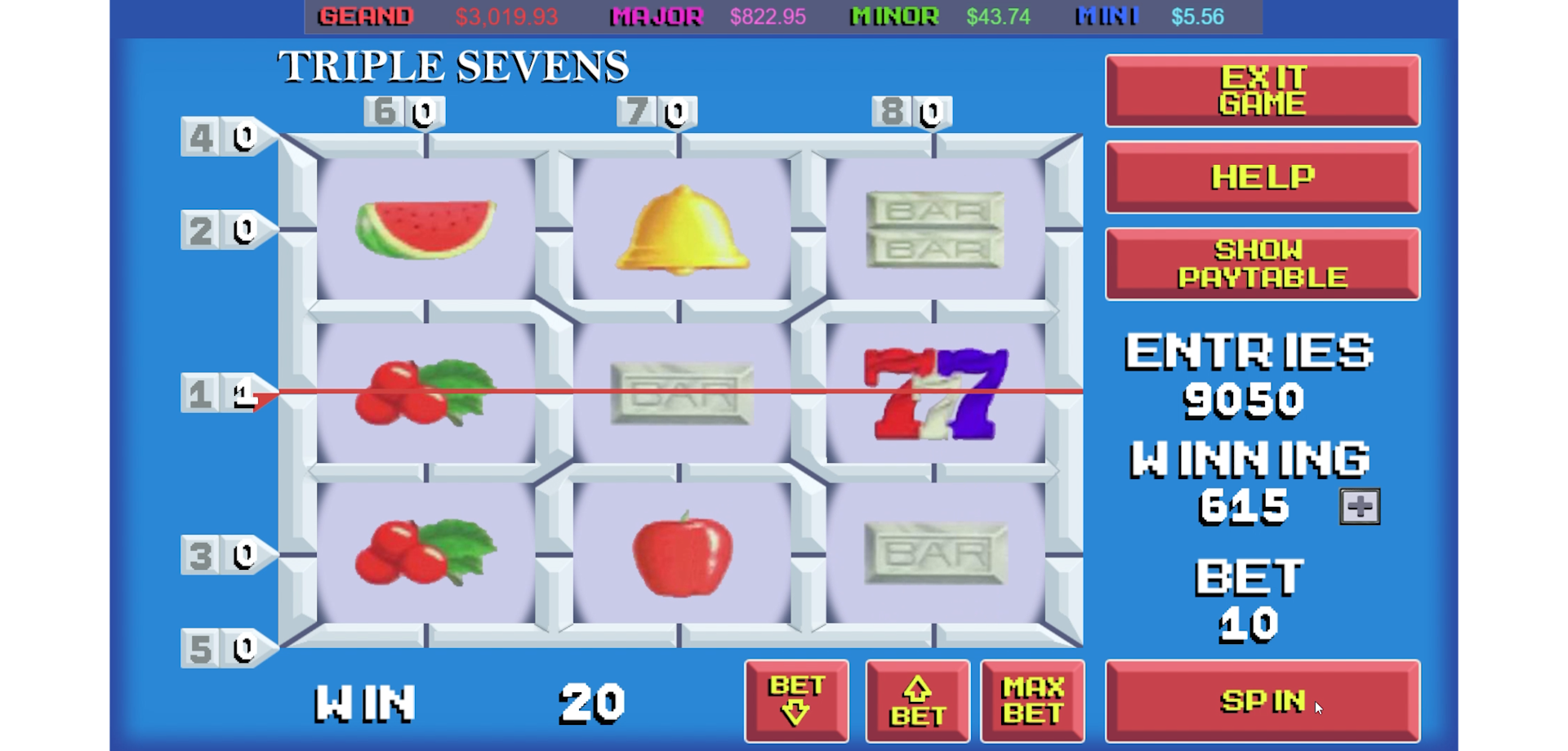Image resolution: width=1568 pixels, height=751 pixels.
Task: Toggle the payline 40 selector
Action: (219, 137)
